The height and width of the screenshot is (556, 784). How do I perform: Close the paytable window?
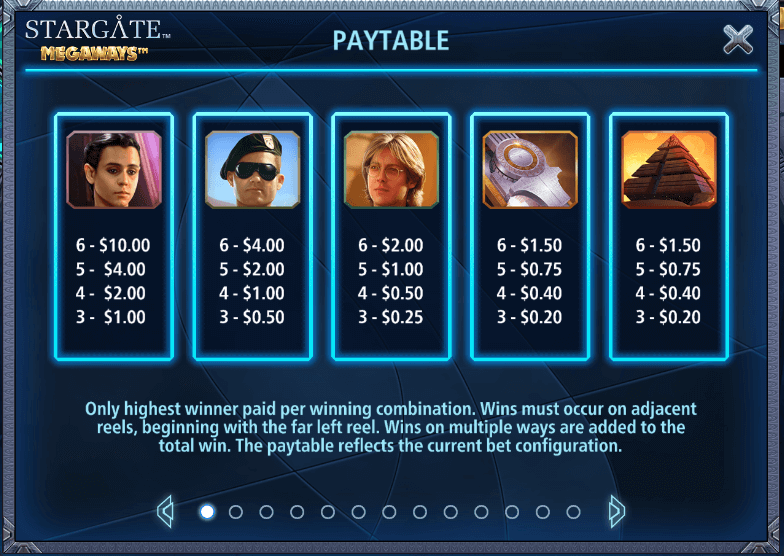738,39
